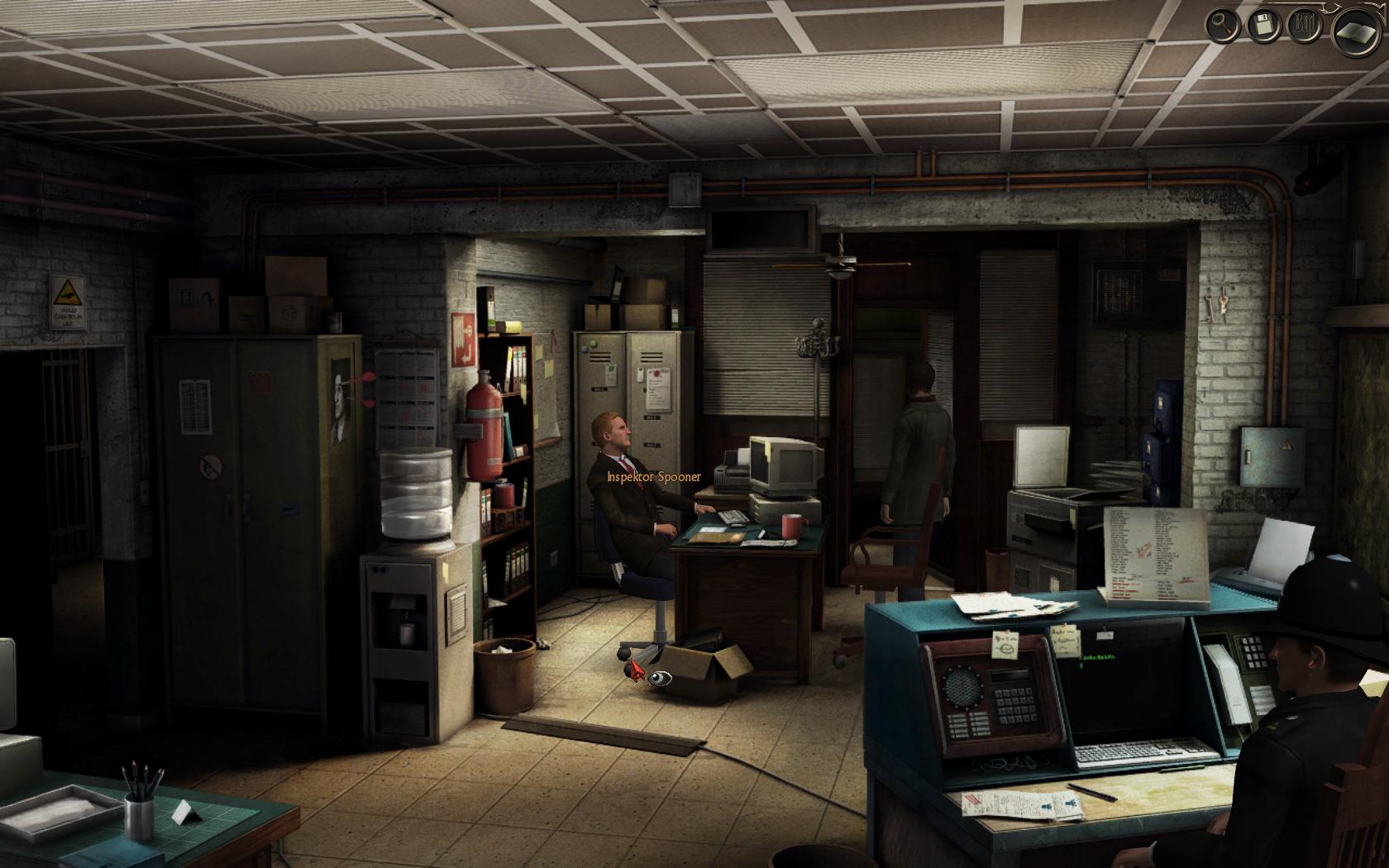Viewport: 1389px width, 868px height.
Task: Open the floppy disk save menu
Action: (1263, 26)
